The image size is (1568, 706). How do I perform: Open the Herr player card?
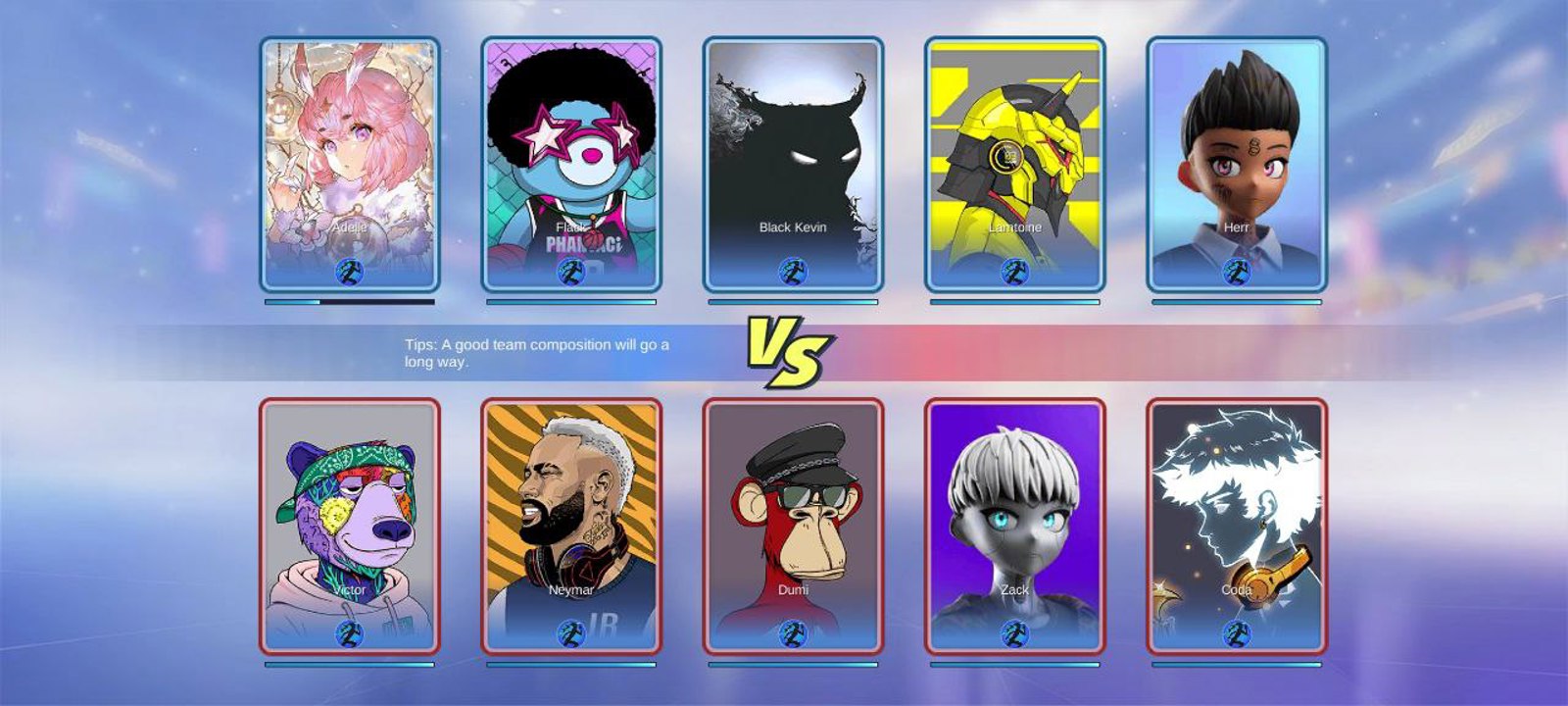point(1236,165)
